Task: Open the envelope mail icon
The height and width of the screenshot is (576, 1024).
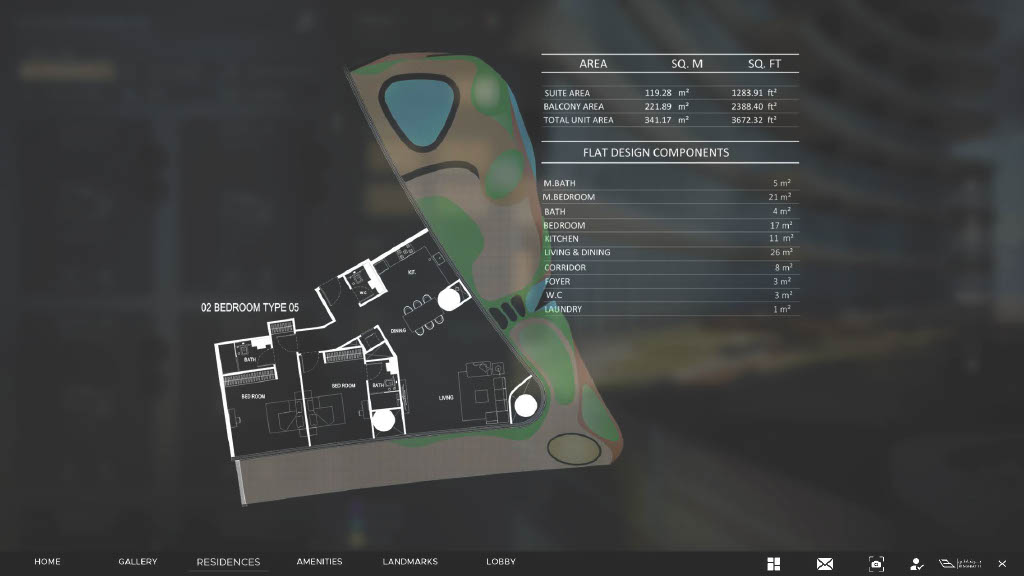Action: tap(825, 564)
